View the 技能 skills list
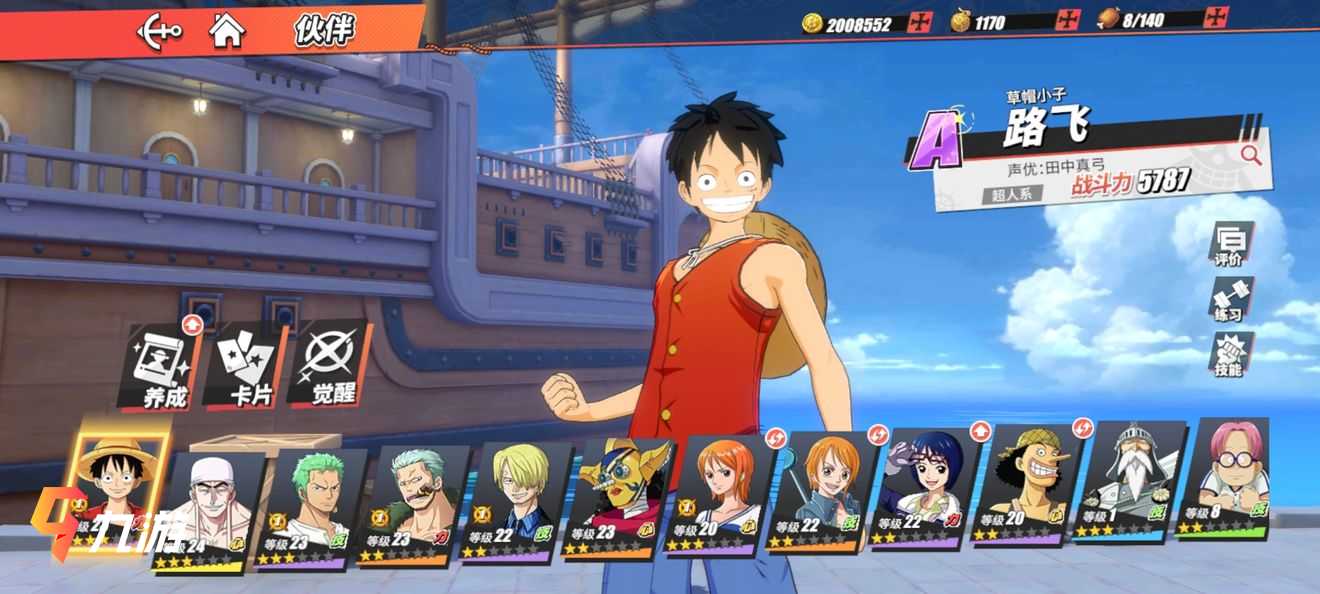The height and width of the screenshot is (594, 1320). (1229, 356)
